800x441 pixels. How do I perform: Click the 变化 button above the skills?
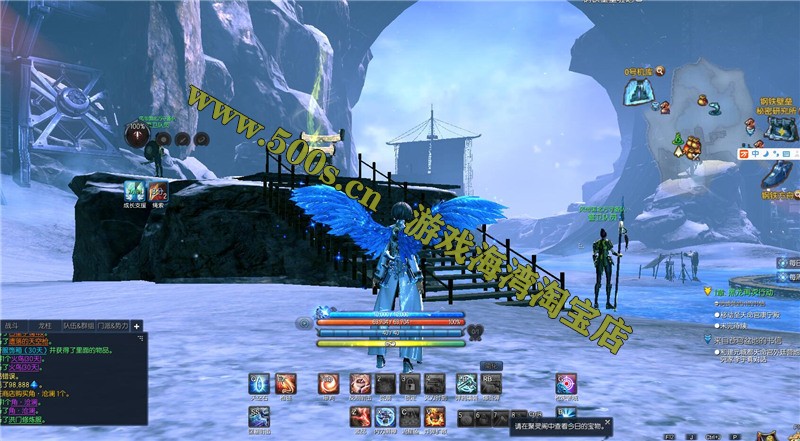[x=489, y=366]
